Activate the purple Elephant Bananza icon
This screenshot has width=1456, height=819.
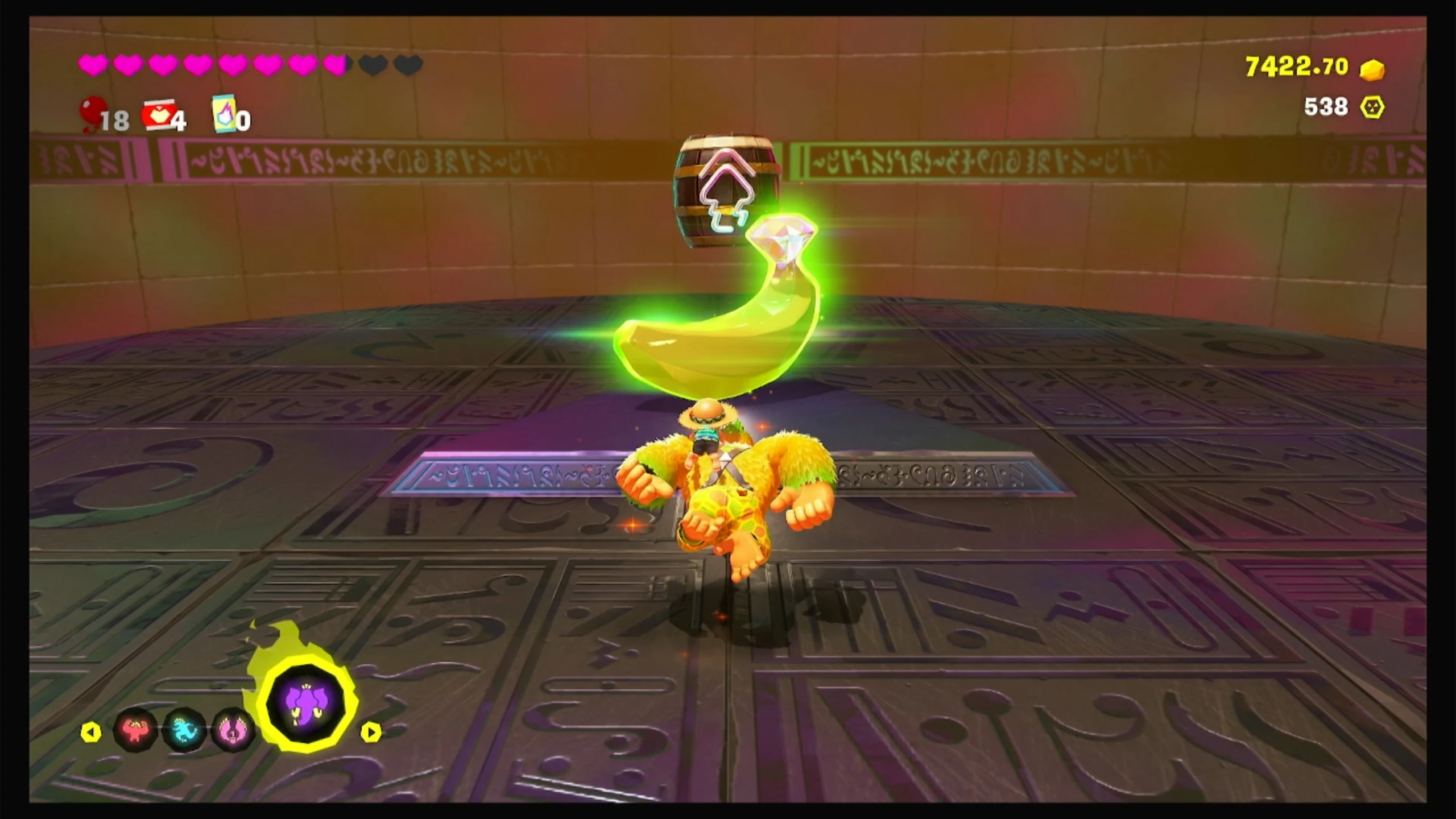click(x=307, y=703)
